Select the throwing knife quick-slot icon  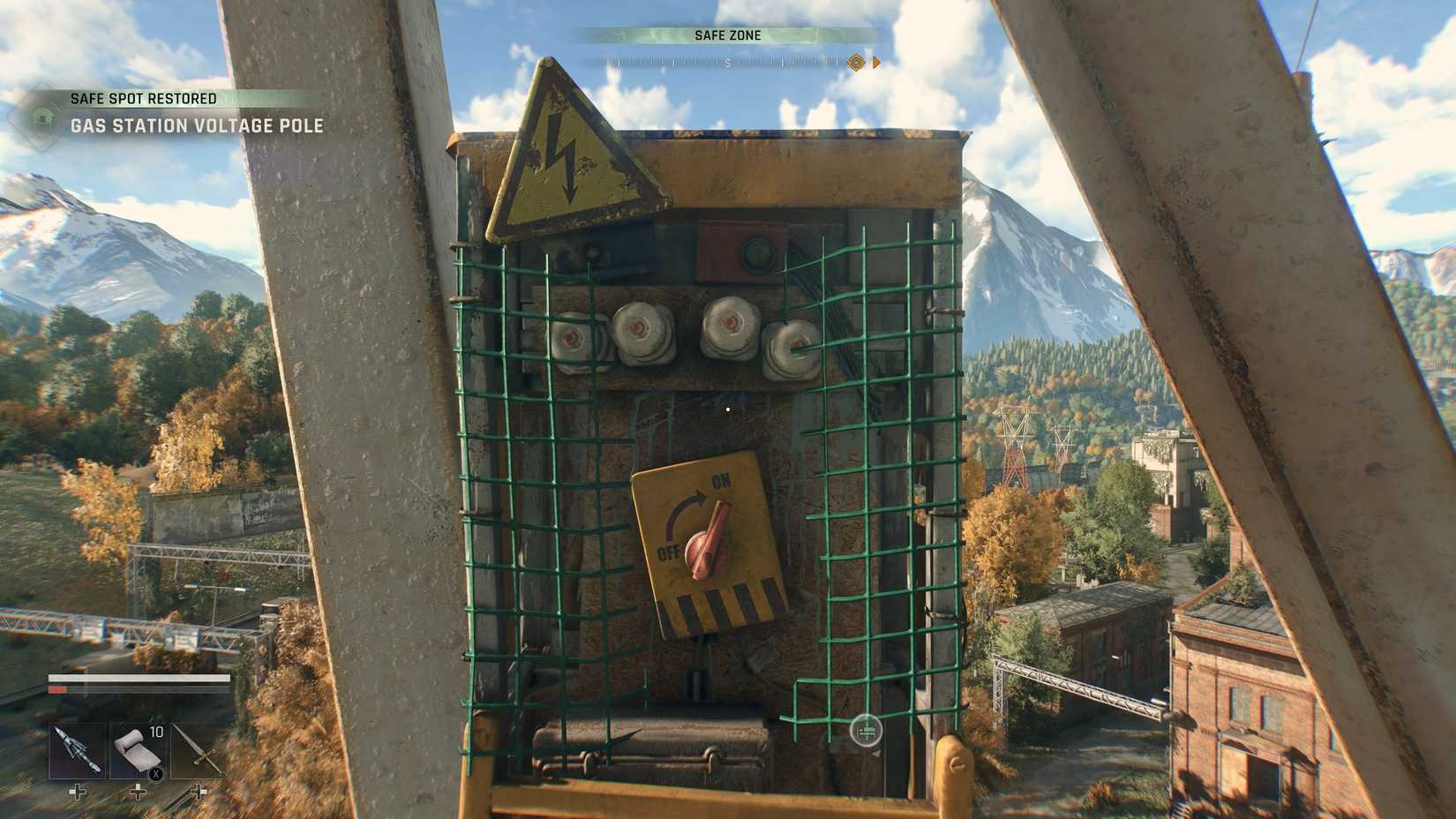coord(78,749)
